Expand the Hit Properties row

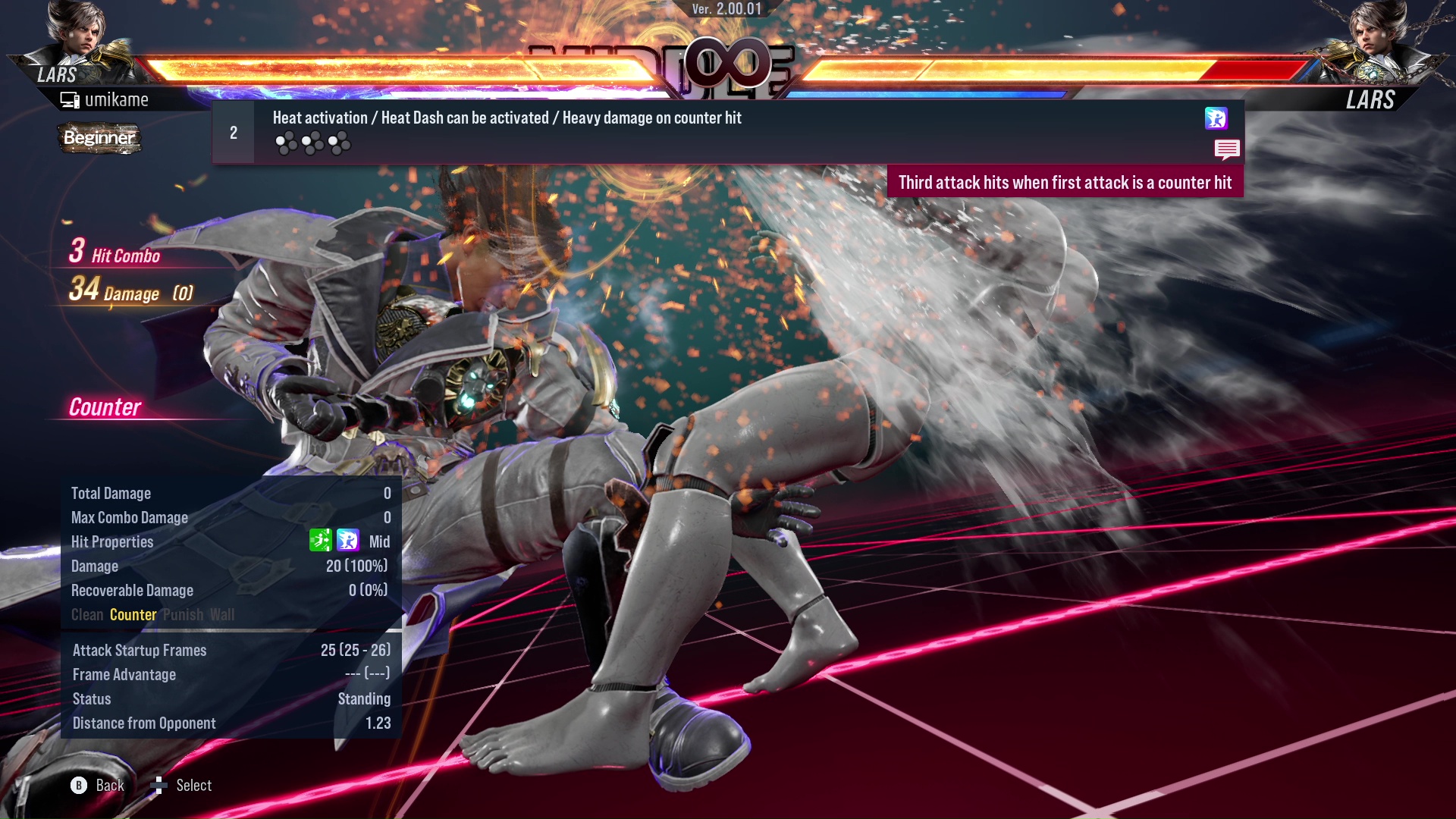pyautogui.click(x=112, y=541)
